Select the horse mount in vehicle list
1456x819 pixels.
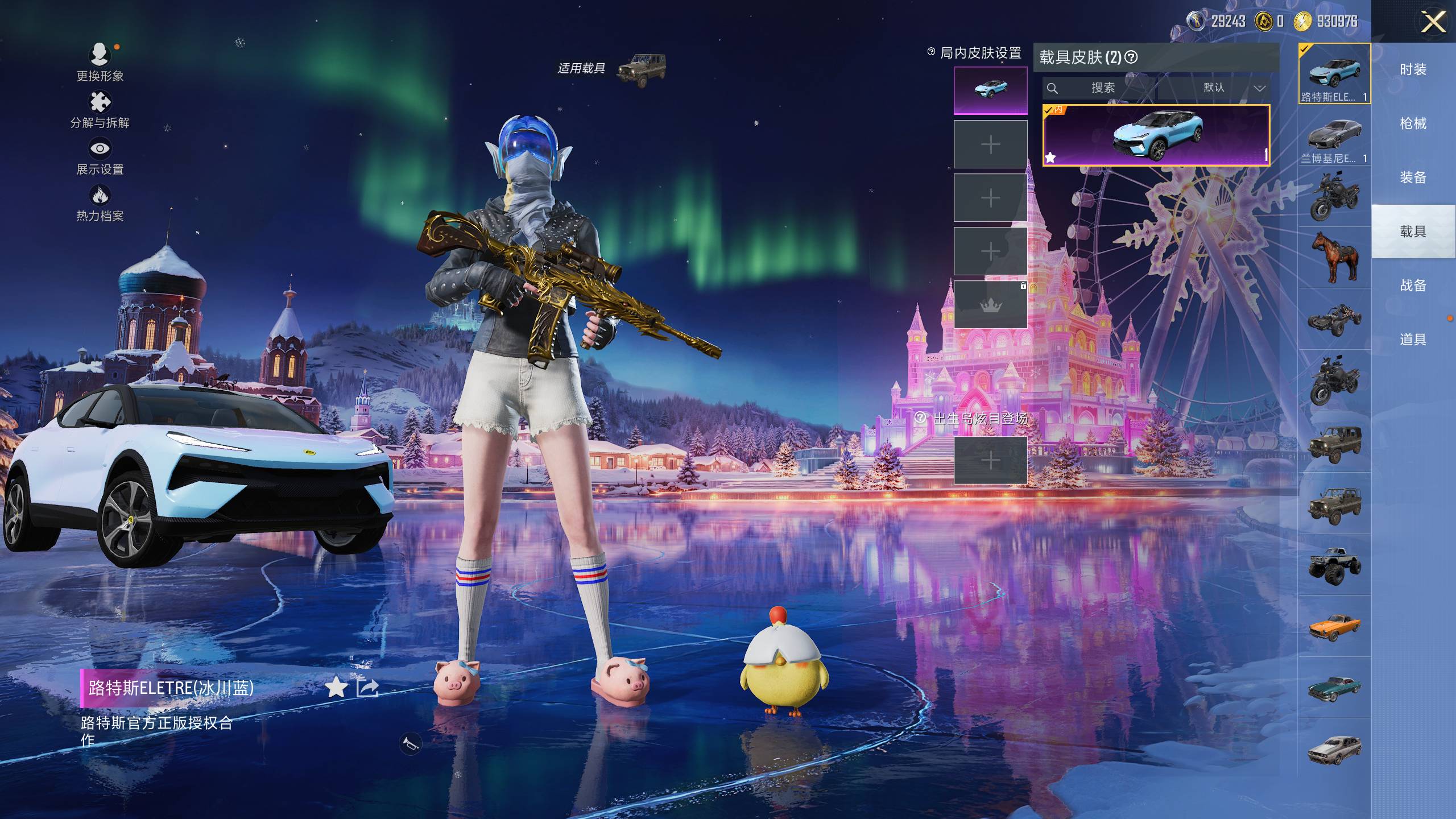[1334, 257]
